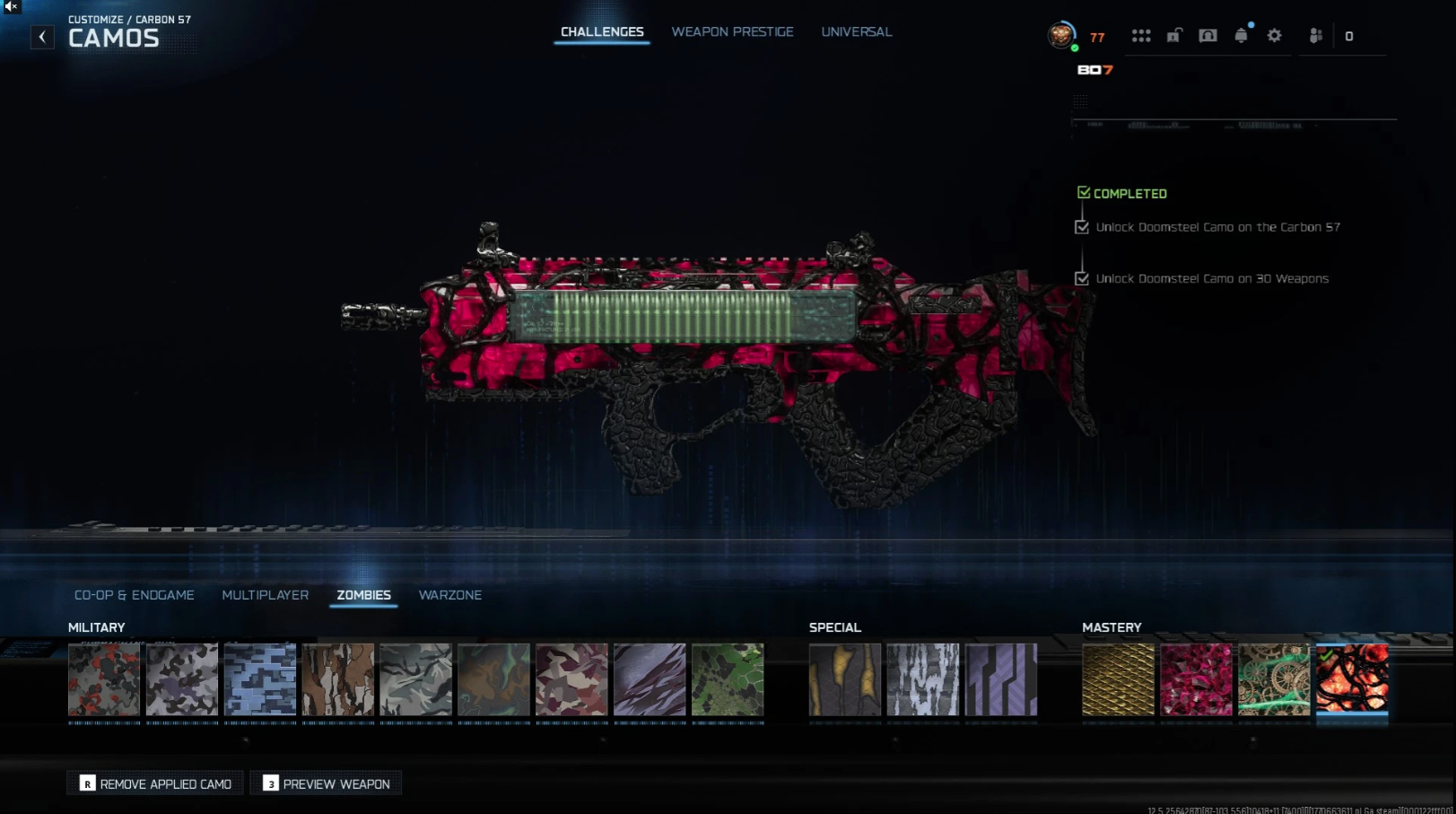Pick the yellow and black special camo
Screen dimensions: 1456x814
click(x=845, y=679)
